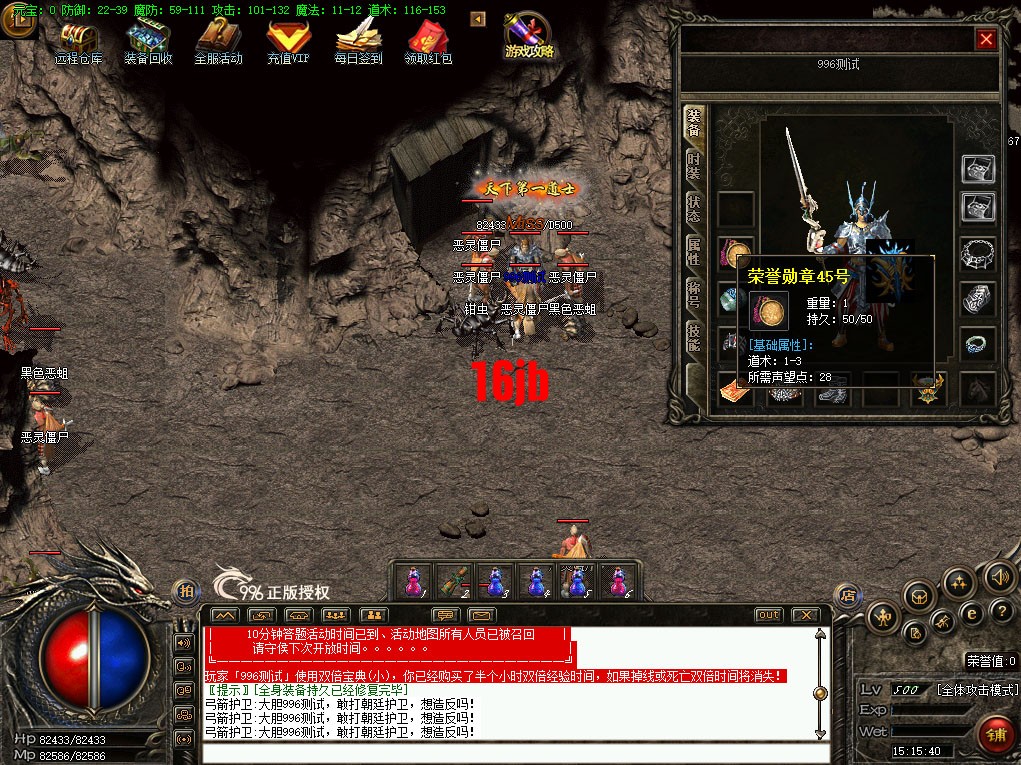
Task: Open the 店 shop button
Action: (847, 594)
